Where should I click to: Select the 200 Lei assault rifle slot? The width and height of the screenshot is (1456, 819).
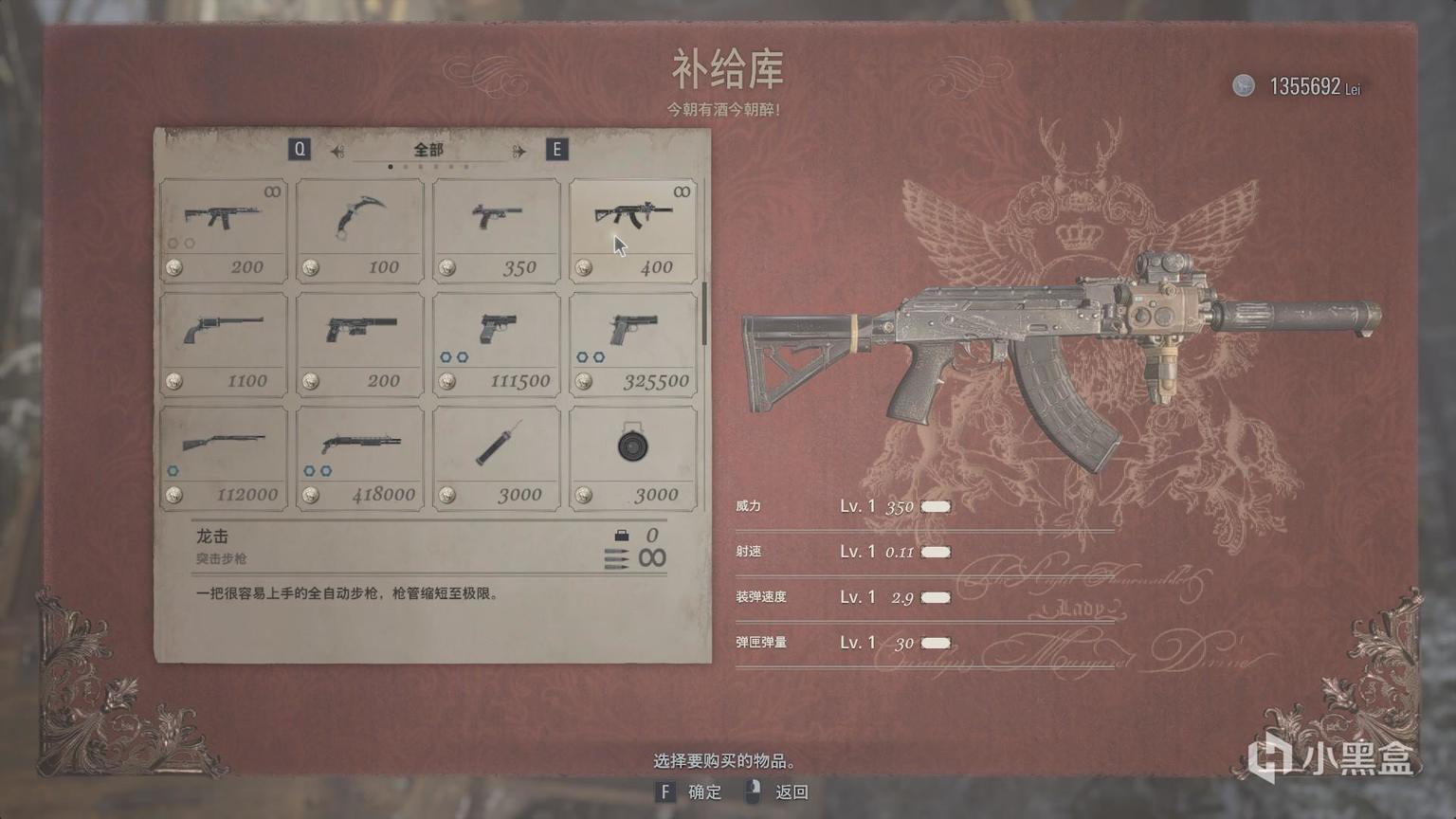point(224,230)
